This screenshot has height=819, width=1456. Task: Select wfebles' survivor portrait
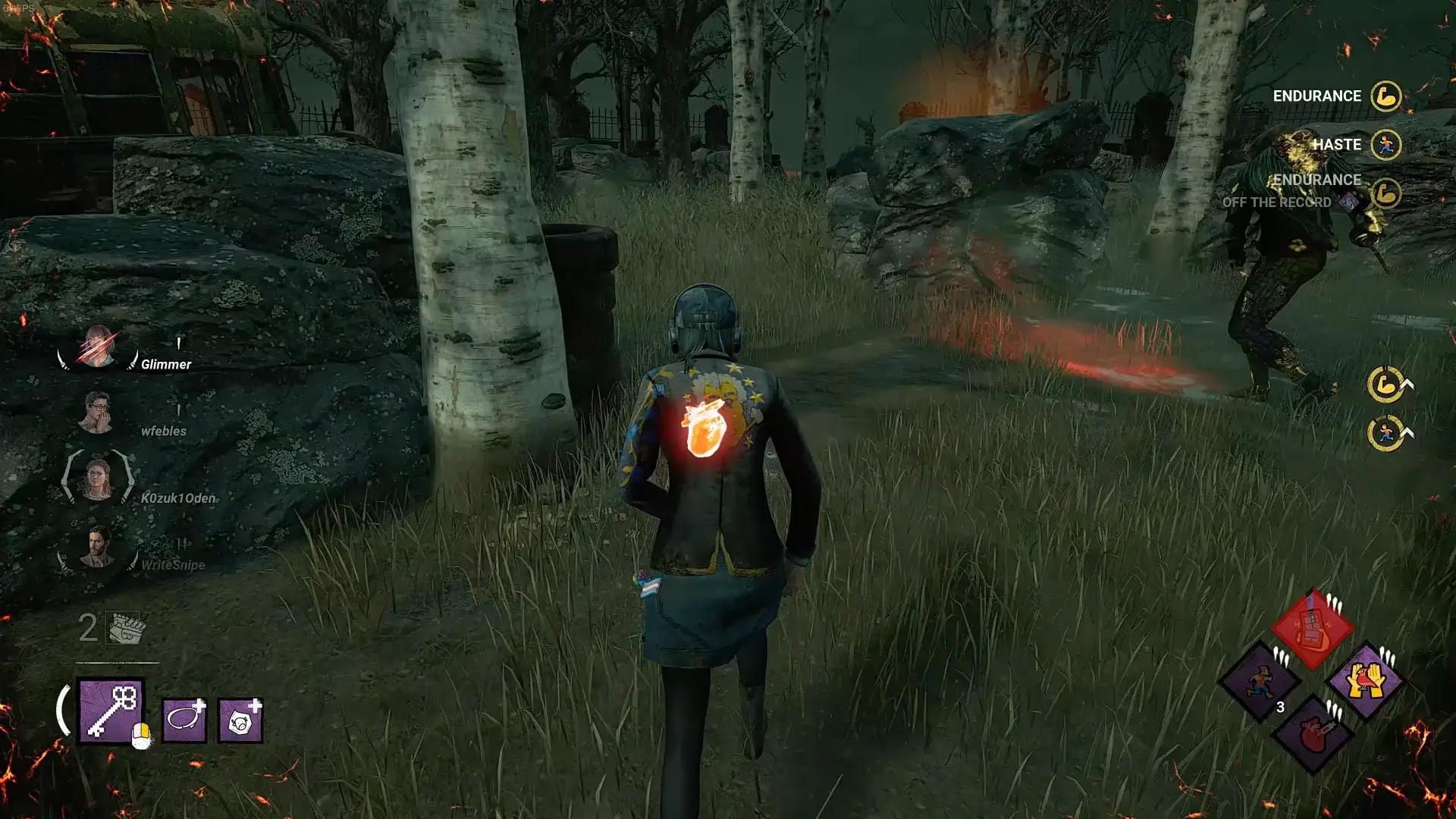click(97, 413)
